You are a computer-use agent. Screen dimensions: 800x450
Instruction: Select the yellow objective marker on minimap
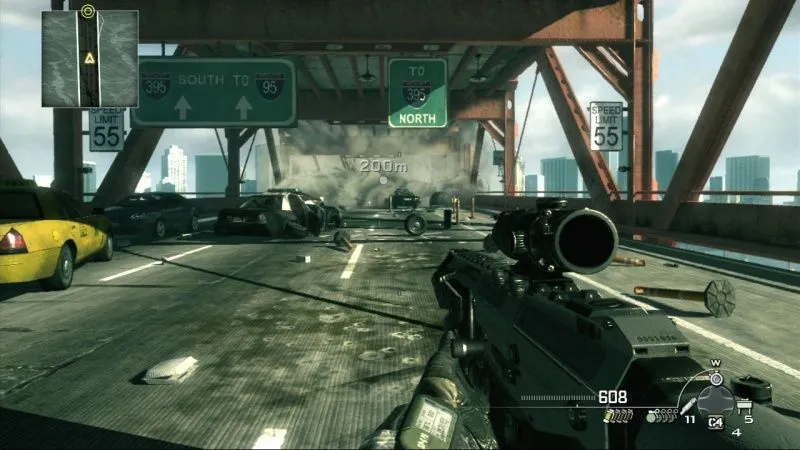pos(88,11)
